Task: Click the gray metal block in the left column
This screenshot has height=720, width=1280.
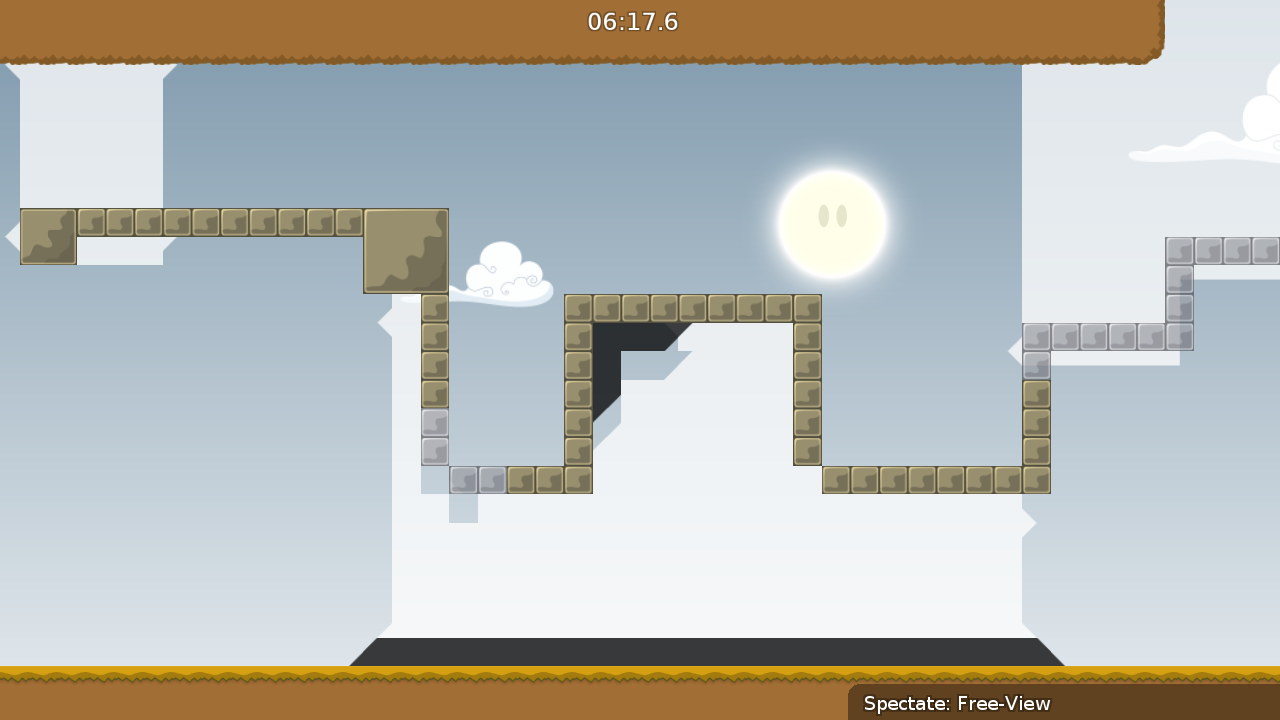Action: click(x=434, y=425)
